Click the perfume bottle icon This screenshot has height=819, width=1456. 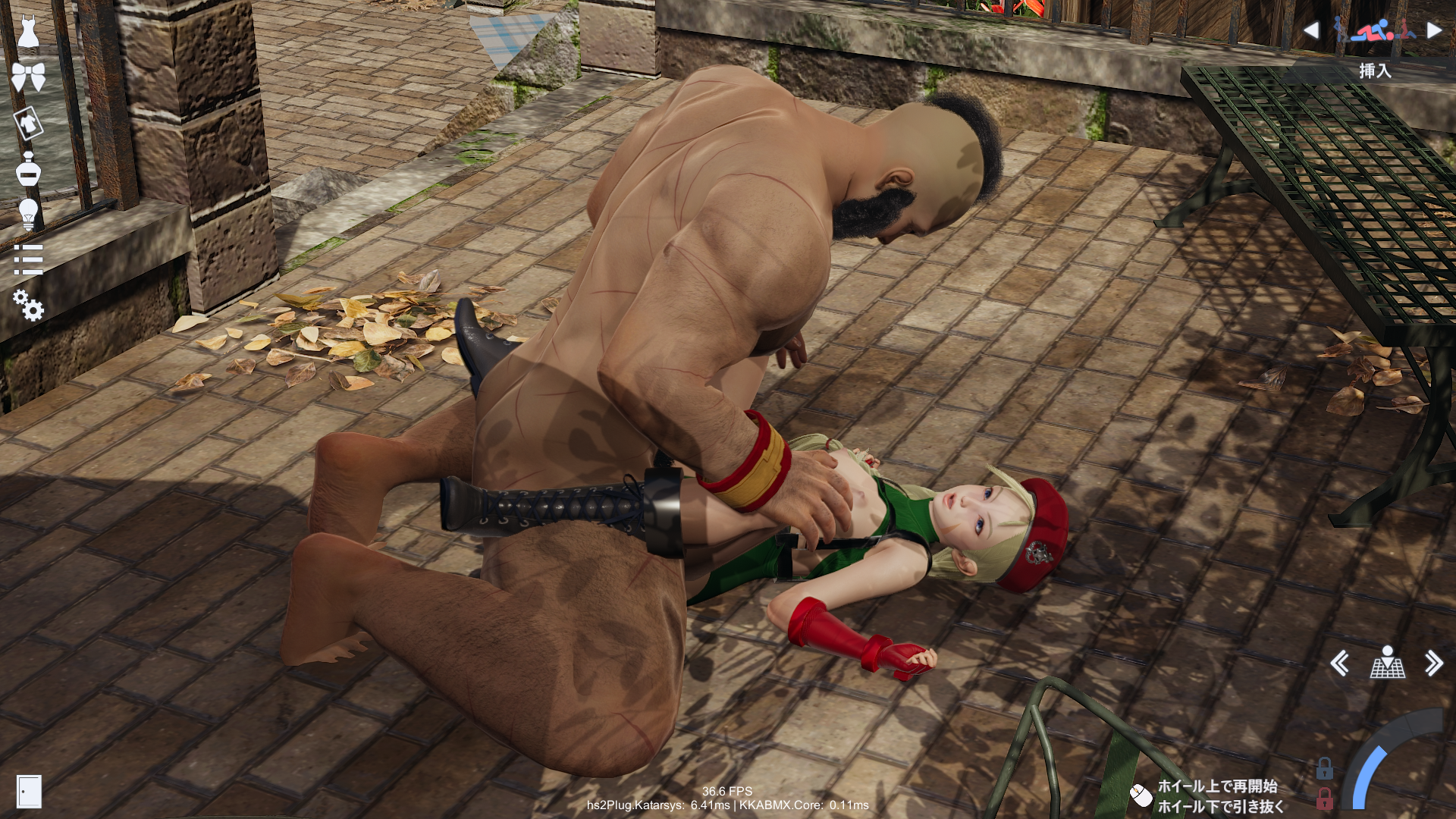click(28, 169)
